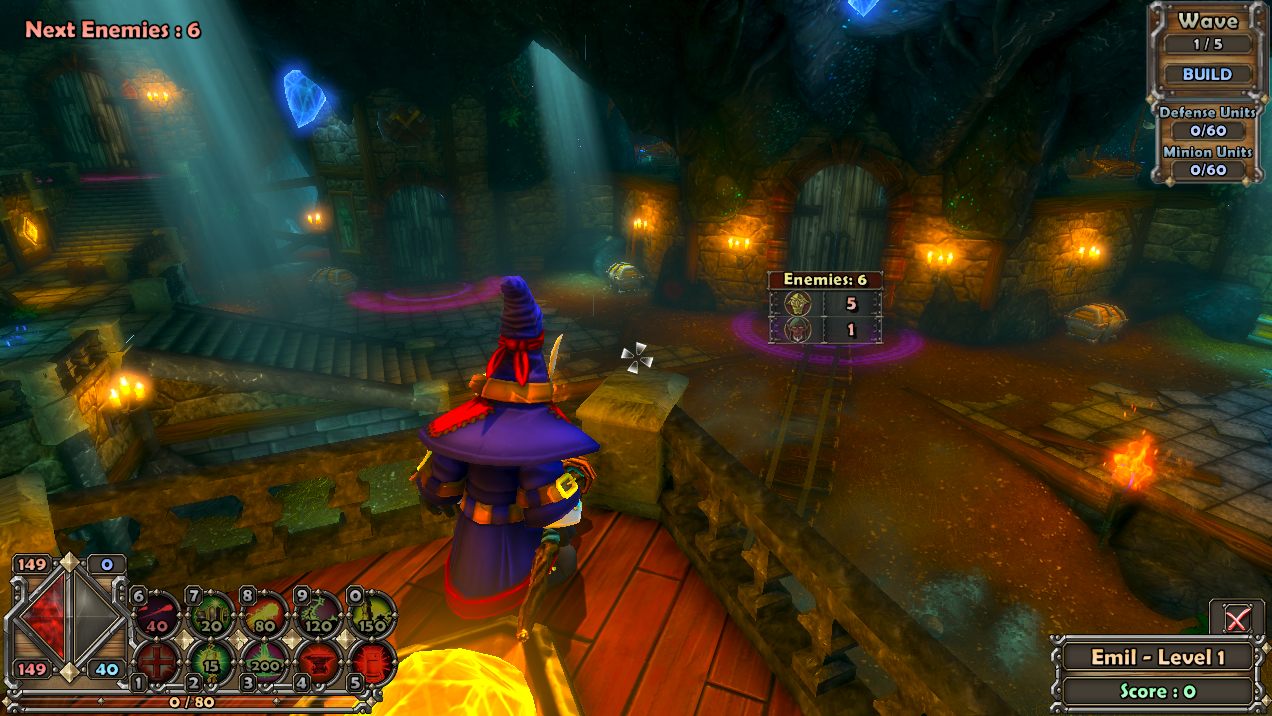Activate the red upgrade icon in slot 5
Viewport: 1272px width, 716px height.
coord(371,662)
